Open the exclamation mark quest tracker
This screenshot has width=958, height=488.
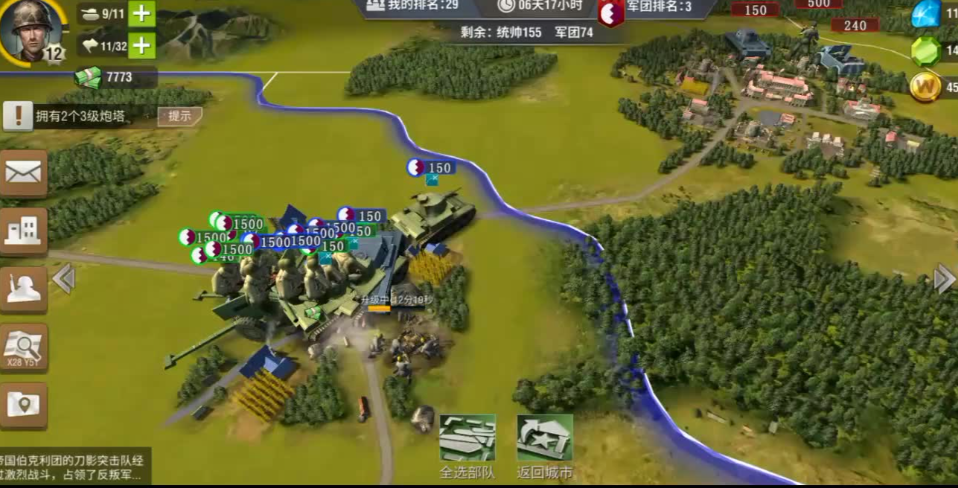tap(17, 116)
